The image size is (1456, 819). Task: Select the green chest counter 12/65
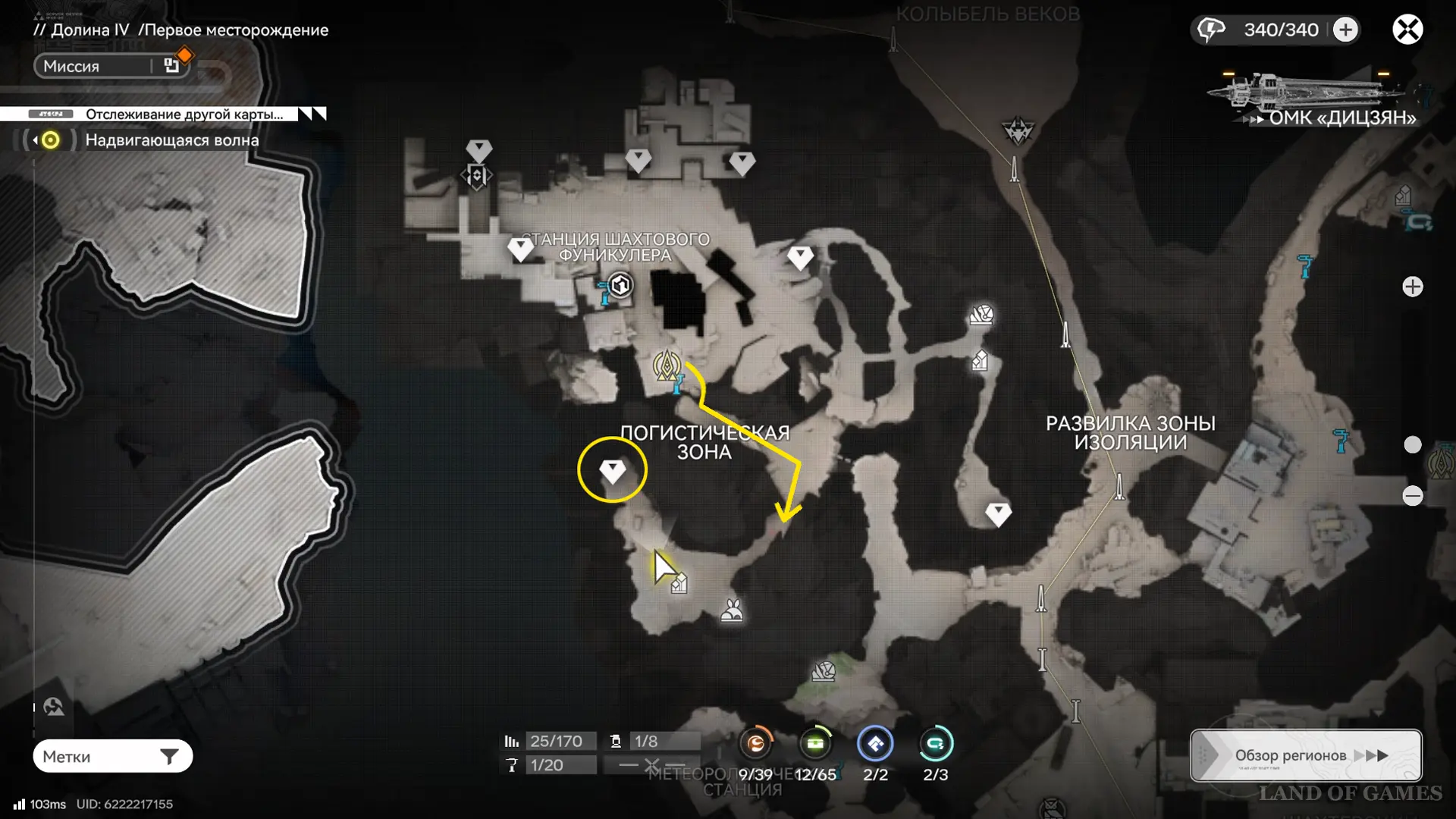click(815, 744)
